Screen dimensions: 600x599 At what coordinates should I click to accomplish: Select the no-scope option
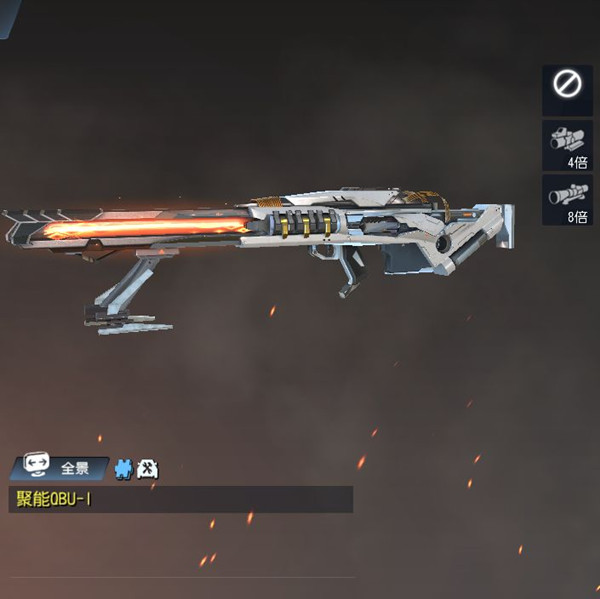[567, 89]
